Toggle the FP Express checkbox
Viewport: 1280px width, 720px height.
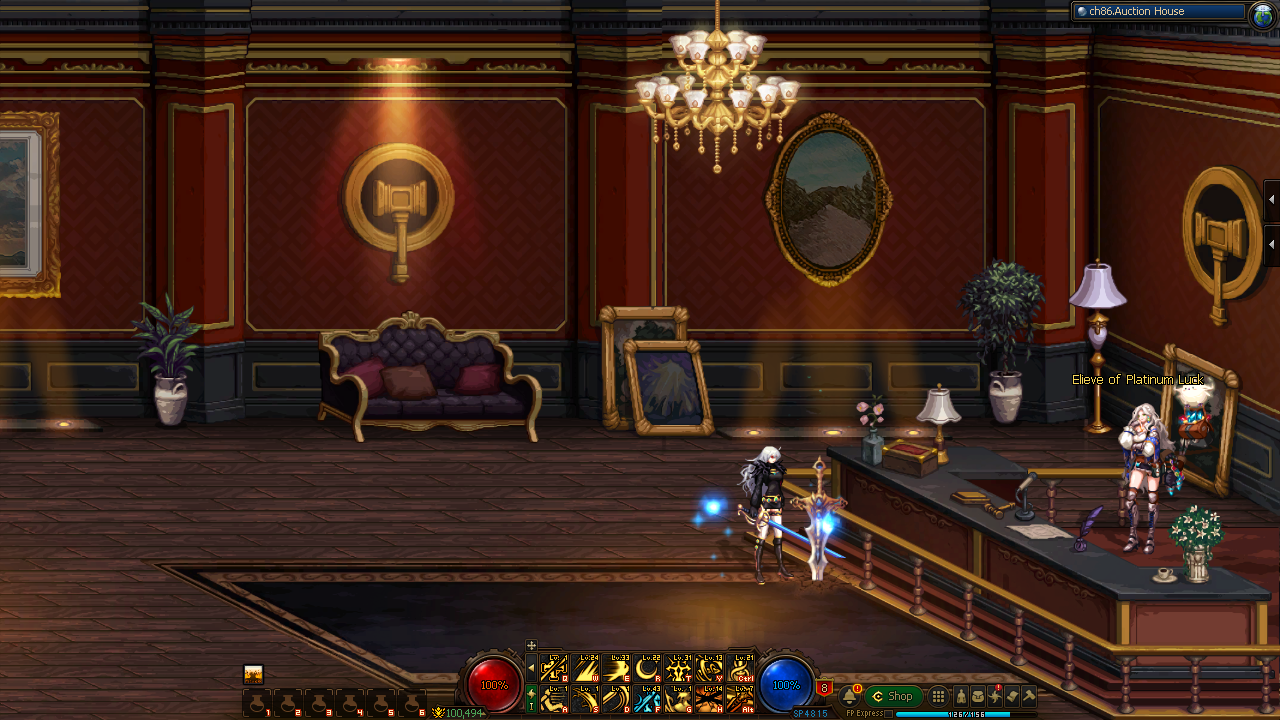click(889, 714)
